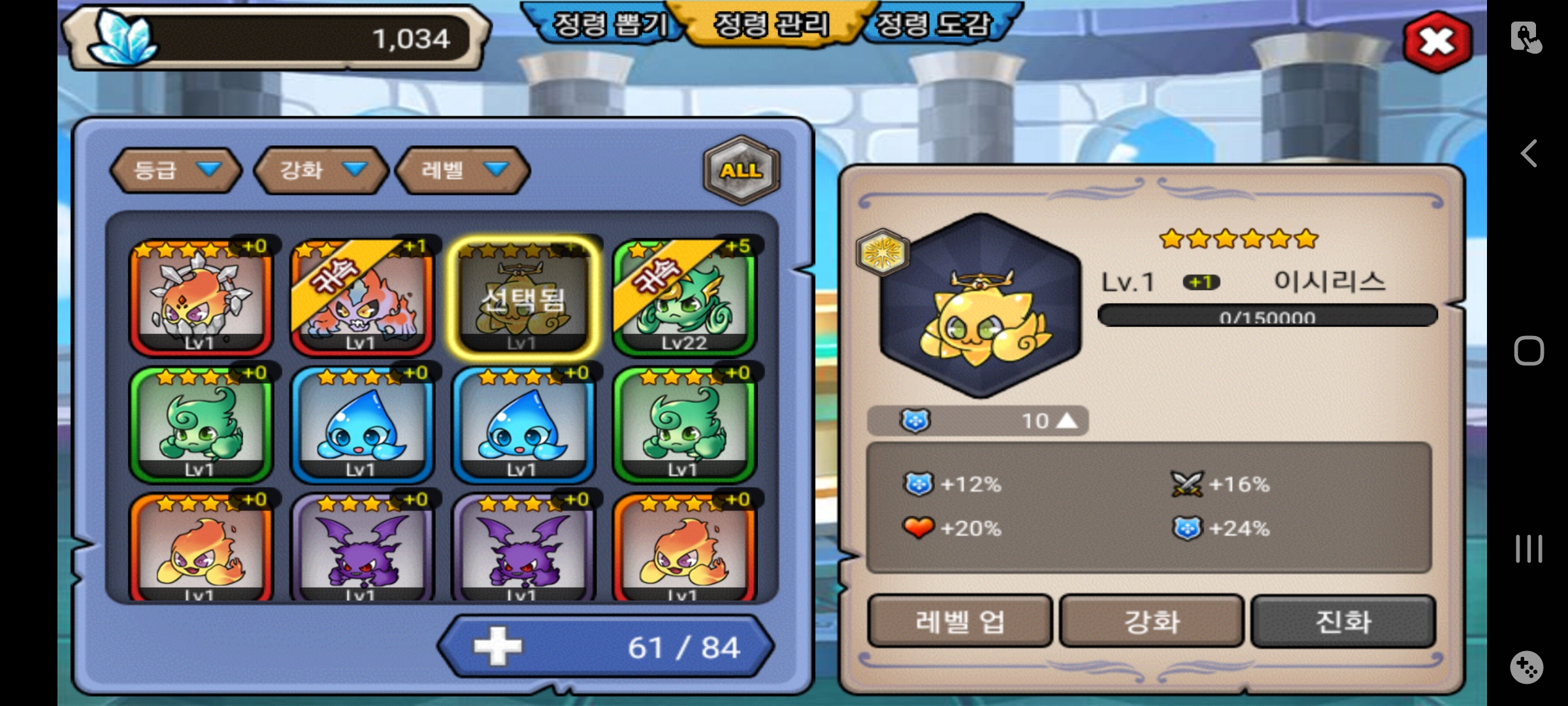Click the 강화 enhance button
This screenshot has height=706, width=1568.
1151,621
